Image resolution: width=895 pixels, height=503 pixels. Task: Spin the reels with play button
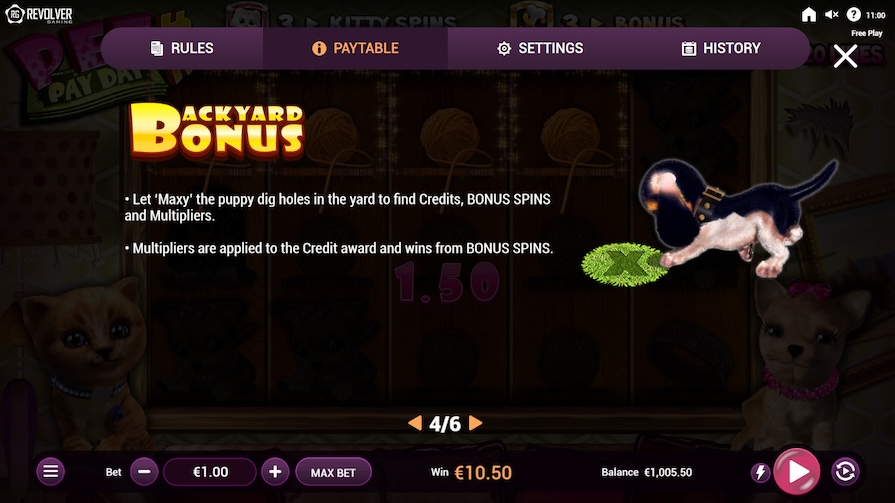[x=797, y=471]
